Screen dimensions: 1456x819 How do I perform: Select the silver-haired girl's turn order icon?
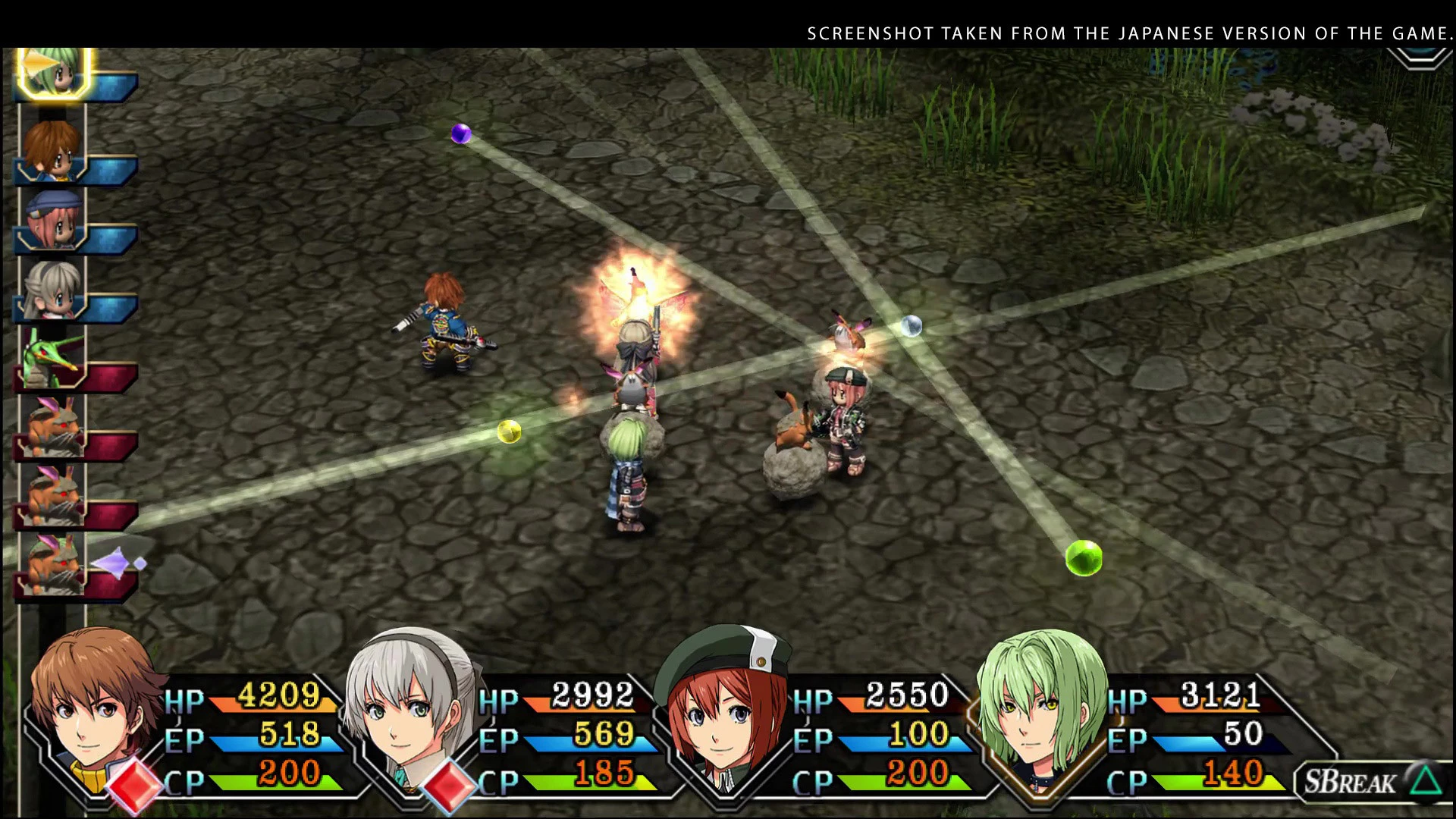53,290
